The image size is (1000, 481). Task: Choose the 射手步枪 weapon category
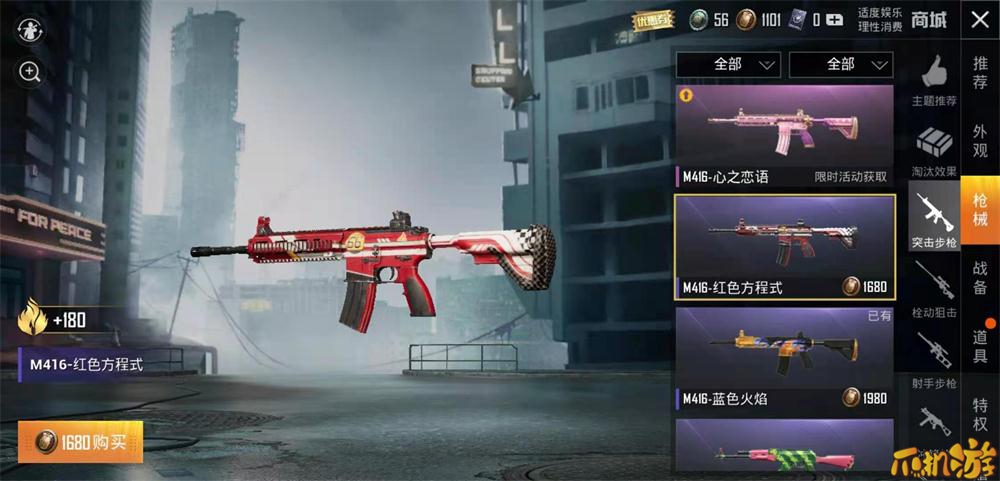934,360
